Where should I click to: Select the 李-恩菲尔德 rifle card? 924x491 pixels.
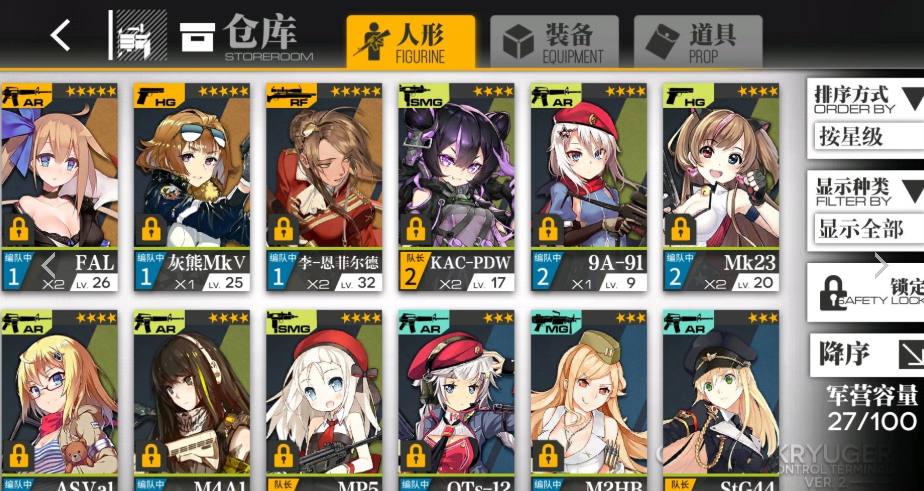point(324,187)
